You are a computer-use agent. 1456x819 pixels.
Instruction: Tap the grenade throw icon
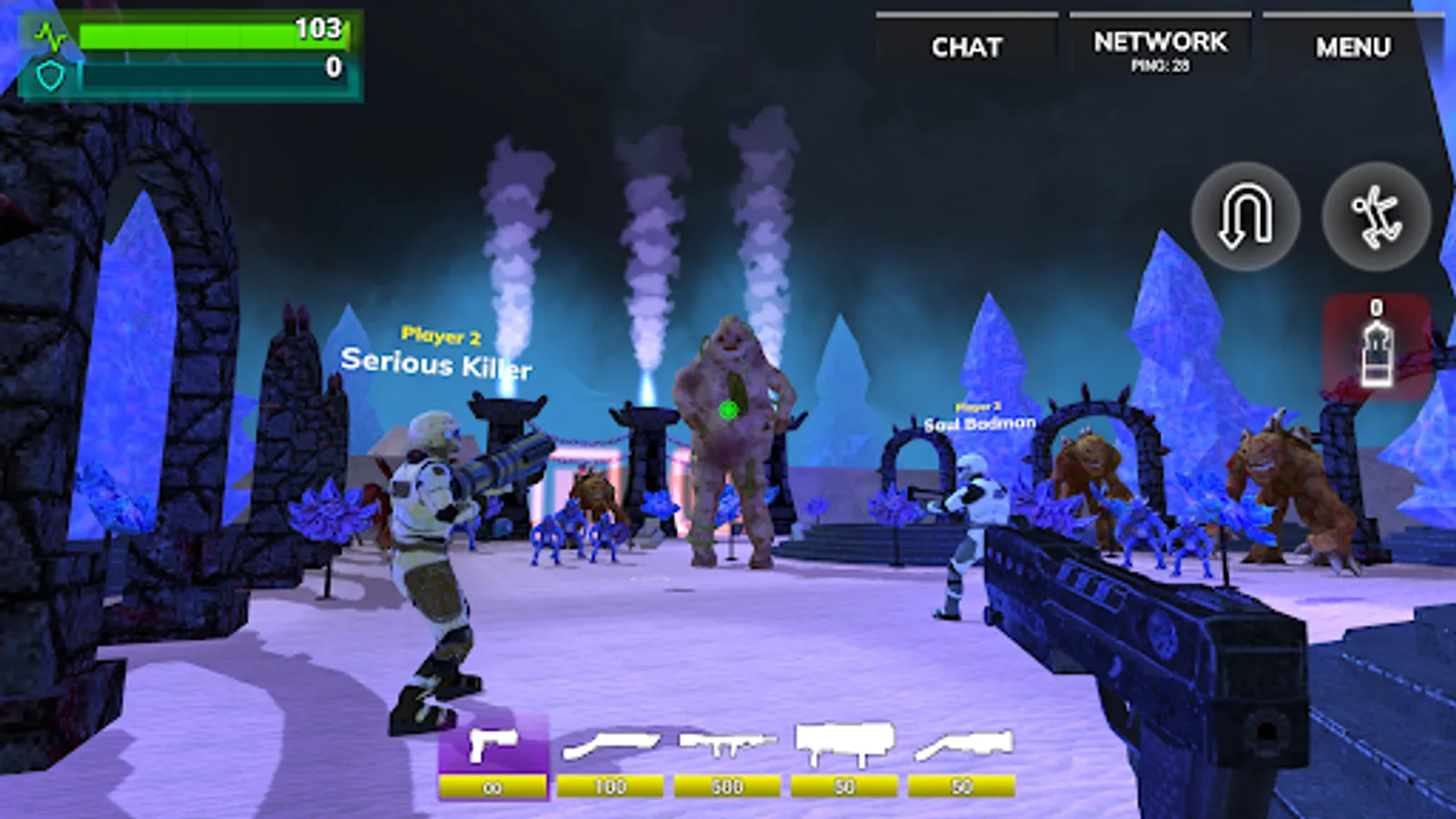tap(1376, 216)
